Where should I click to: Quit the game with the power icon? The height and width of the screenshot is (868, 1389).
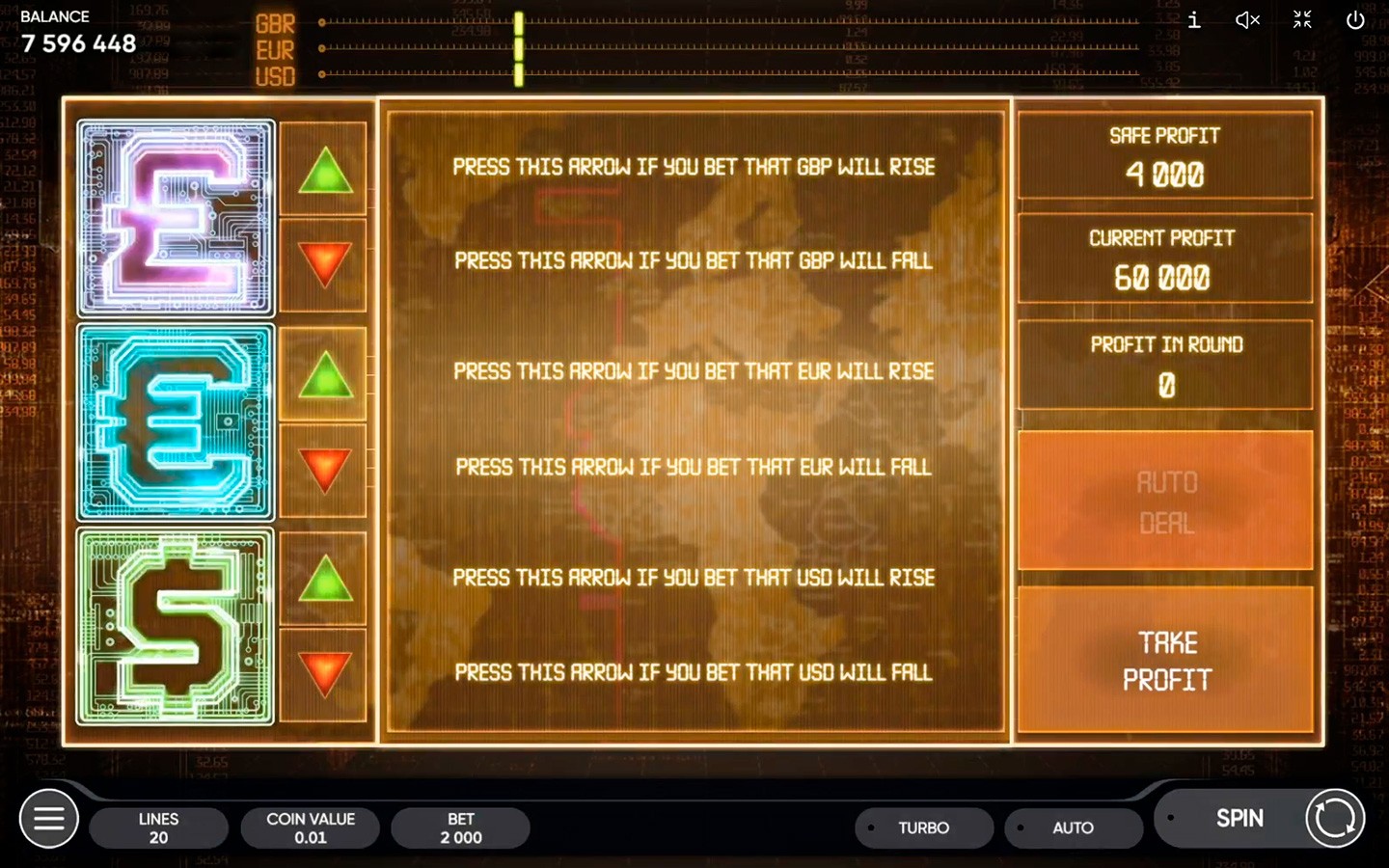coord(1355,20)
